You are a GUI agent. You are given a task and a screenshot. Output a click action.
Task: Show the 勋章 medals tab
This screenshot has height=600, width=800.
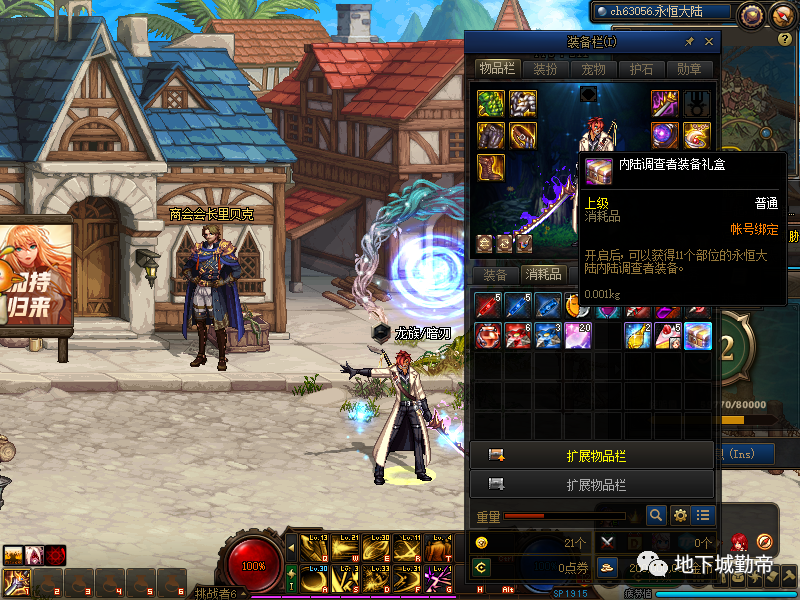point(689,69)
